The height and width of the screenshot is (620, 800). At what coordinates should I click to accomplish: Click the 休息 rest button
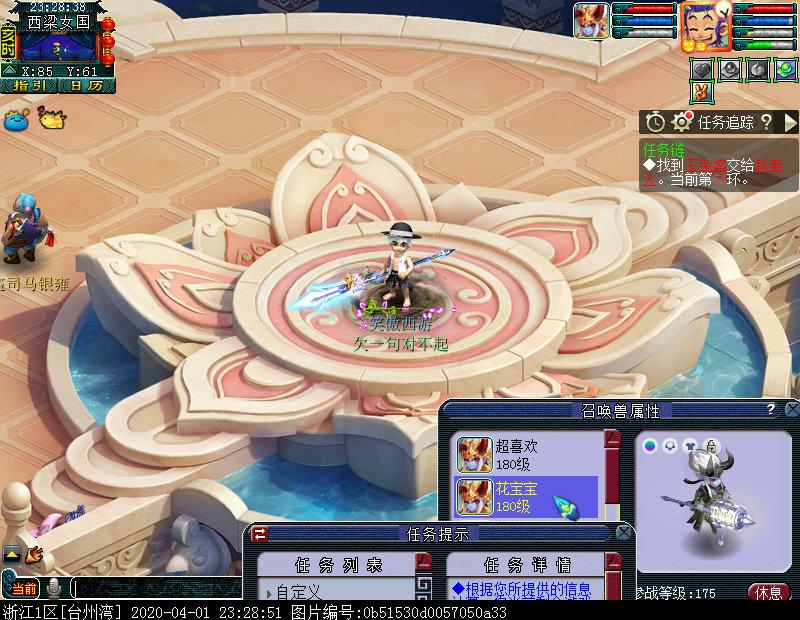coord(769,591)
